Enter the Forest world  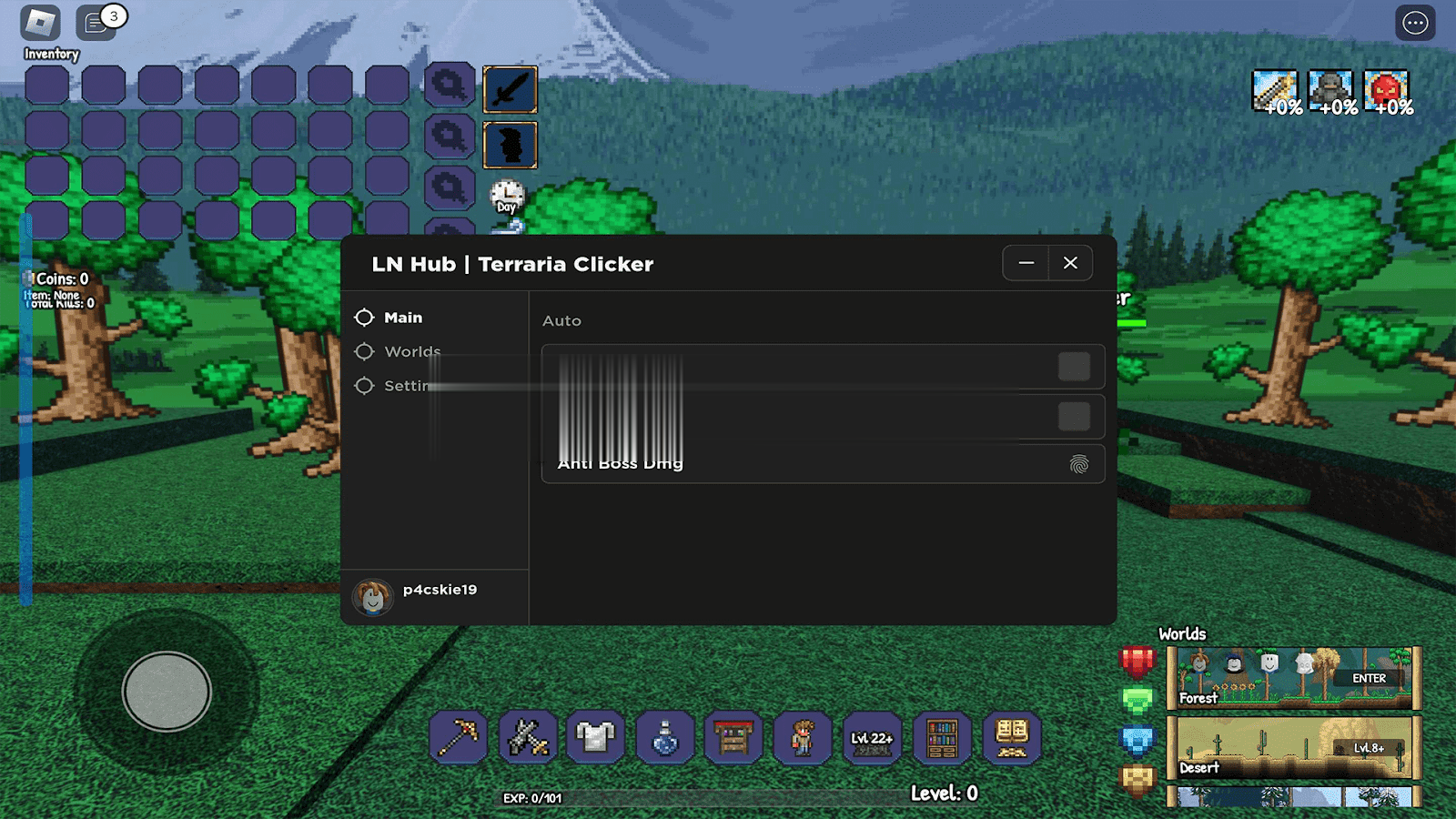pyautogui.click(x=1369, y=679)
